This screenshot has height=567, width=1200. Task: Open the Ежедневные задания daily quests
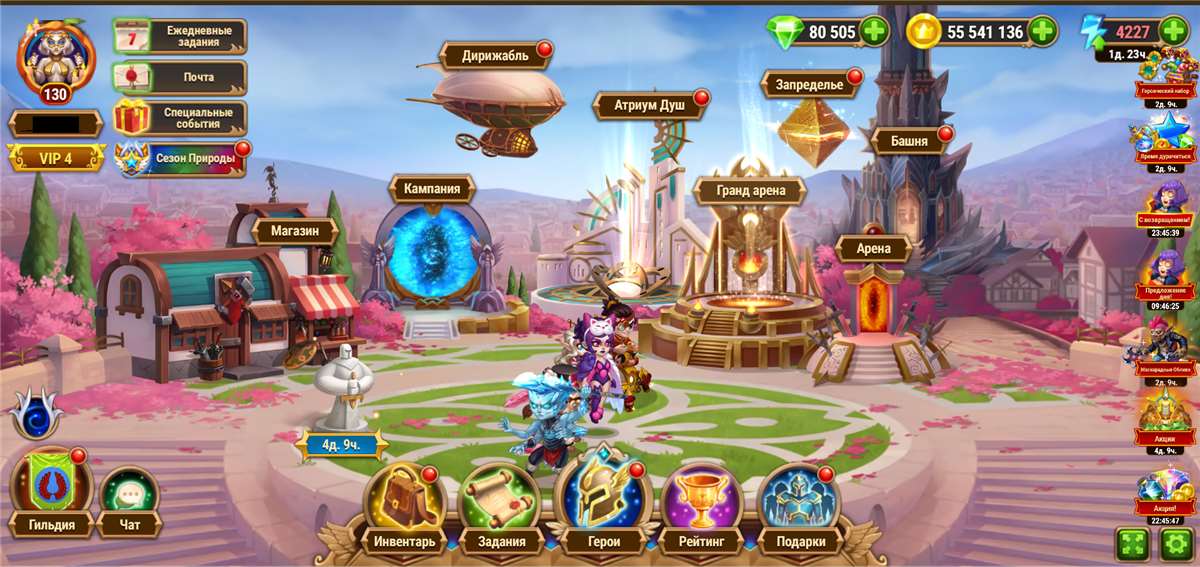pos(180,37)
